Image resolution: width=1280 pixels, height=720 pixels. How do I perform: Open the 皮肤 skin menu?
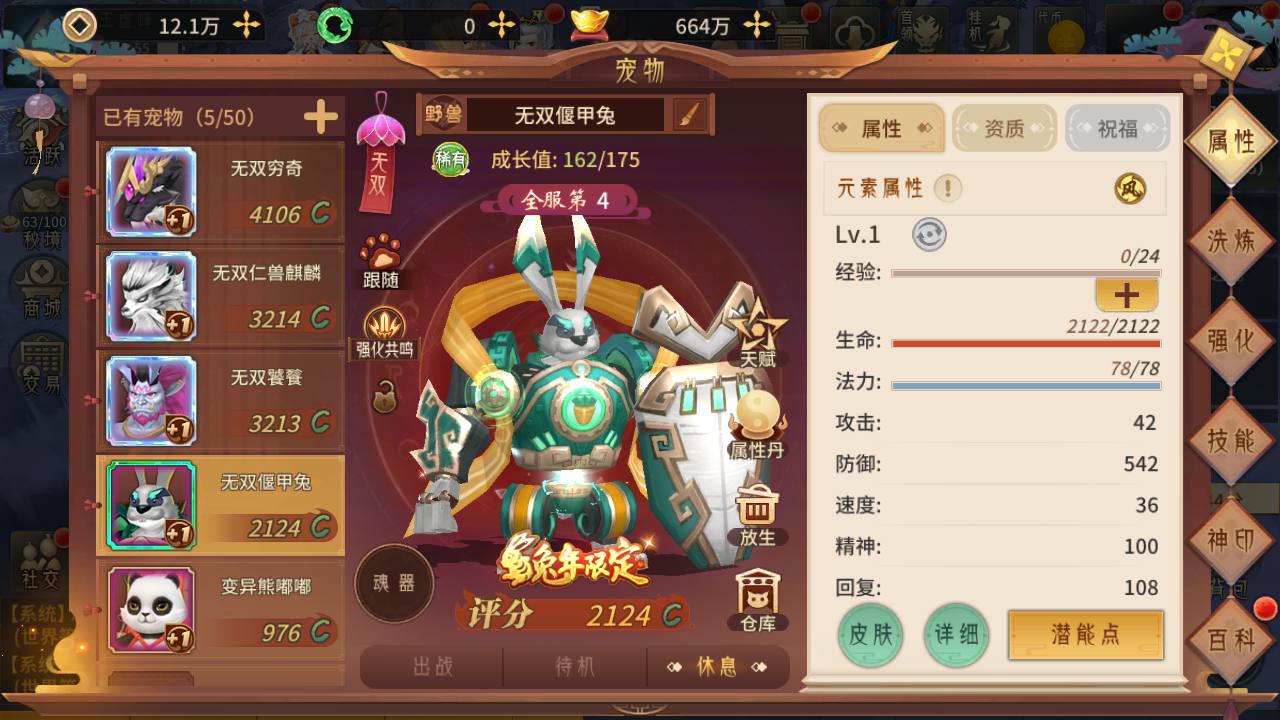tap(870, 635)
